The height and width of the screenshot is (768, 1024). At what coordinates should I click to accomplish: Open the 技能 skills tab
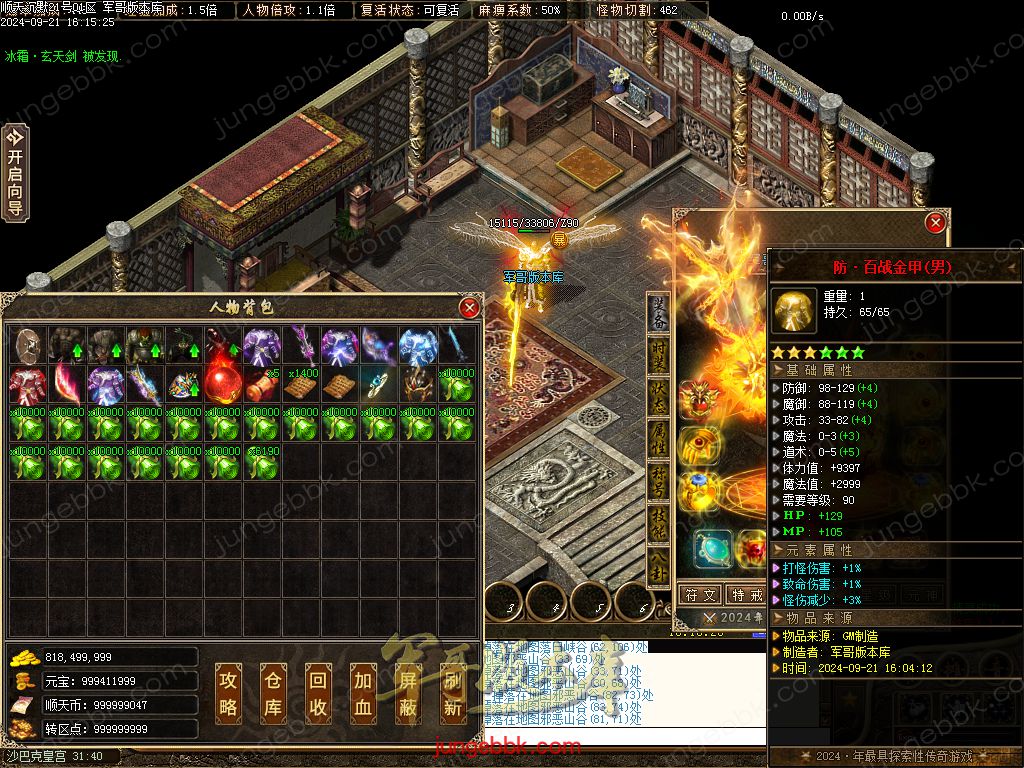[659, 522]
